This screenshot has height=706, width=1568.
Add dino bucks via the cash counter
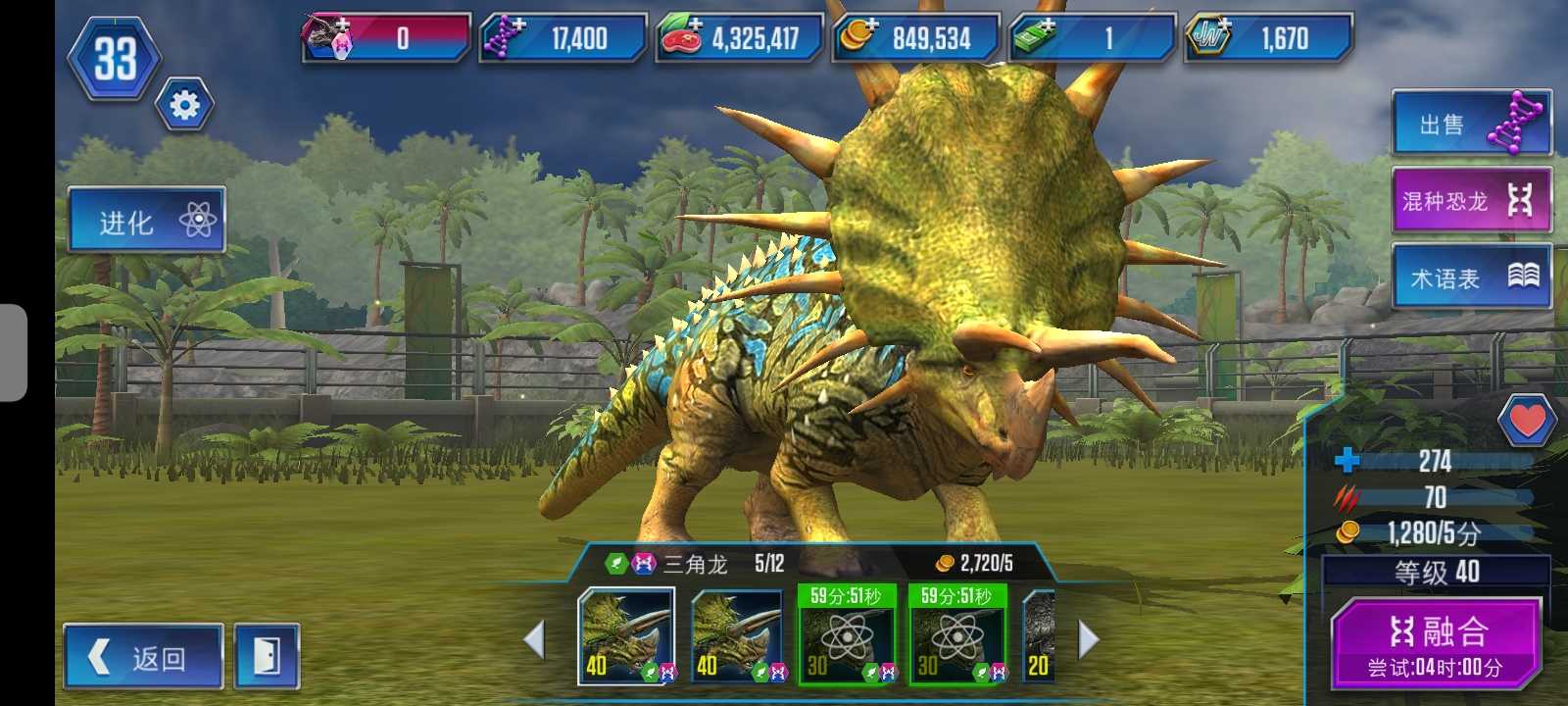click(x=1092, y=38)
